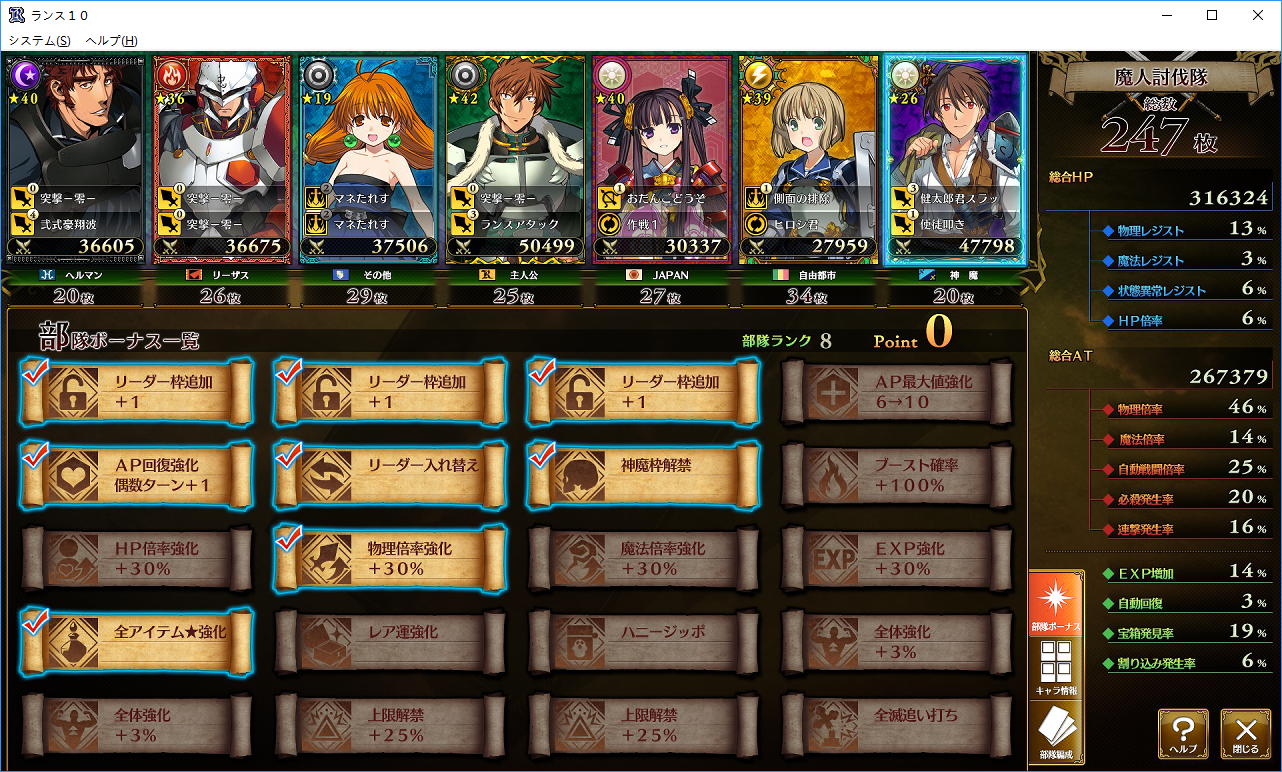Choose the ブースト確率 +100% bonus
The height and width of the screenshot is (772, 1282).
pyautogui.click(x=897, y=475)
